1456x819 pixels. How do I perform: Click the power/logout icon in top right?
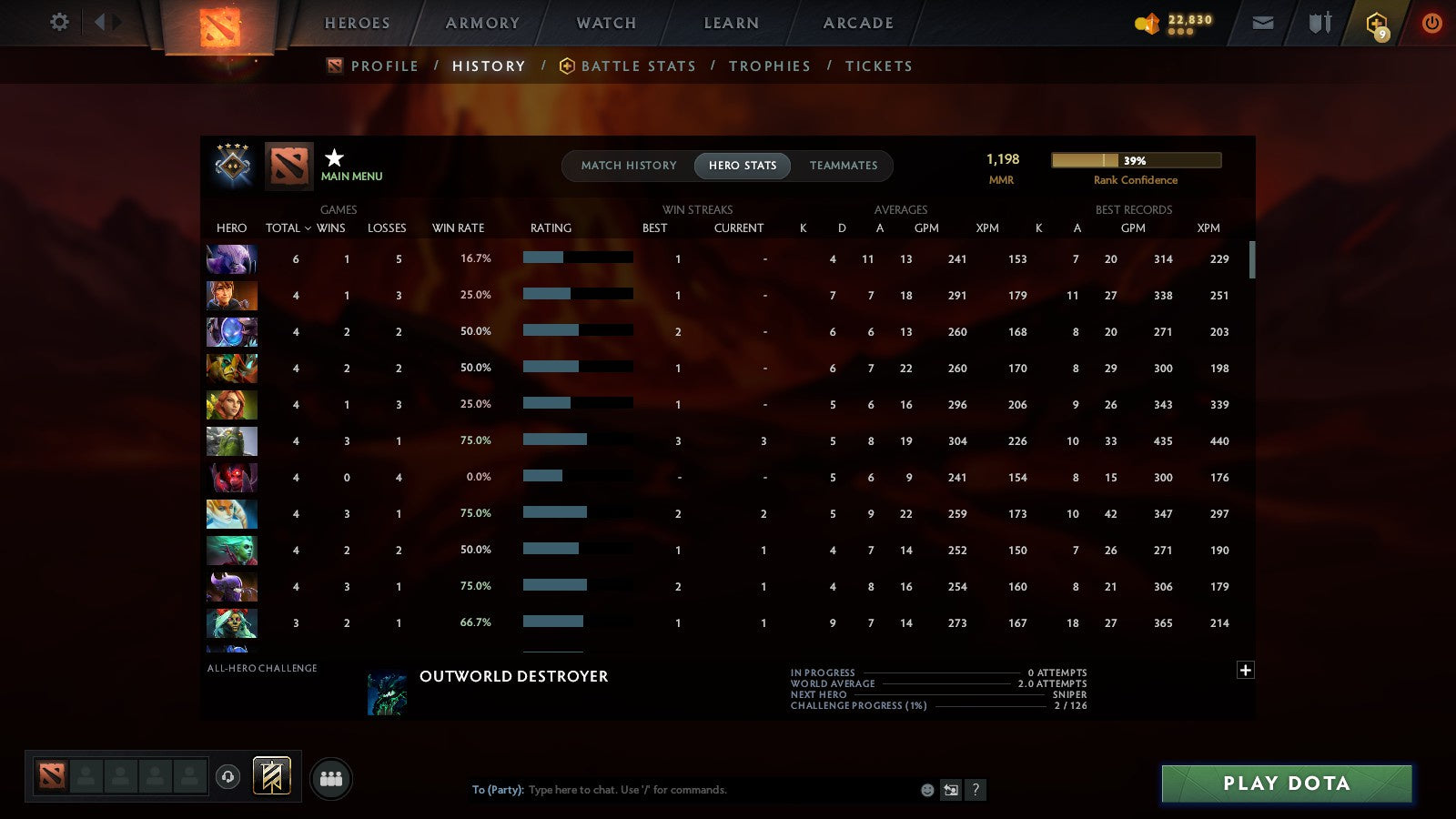click(x=1431, y=23)
